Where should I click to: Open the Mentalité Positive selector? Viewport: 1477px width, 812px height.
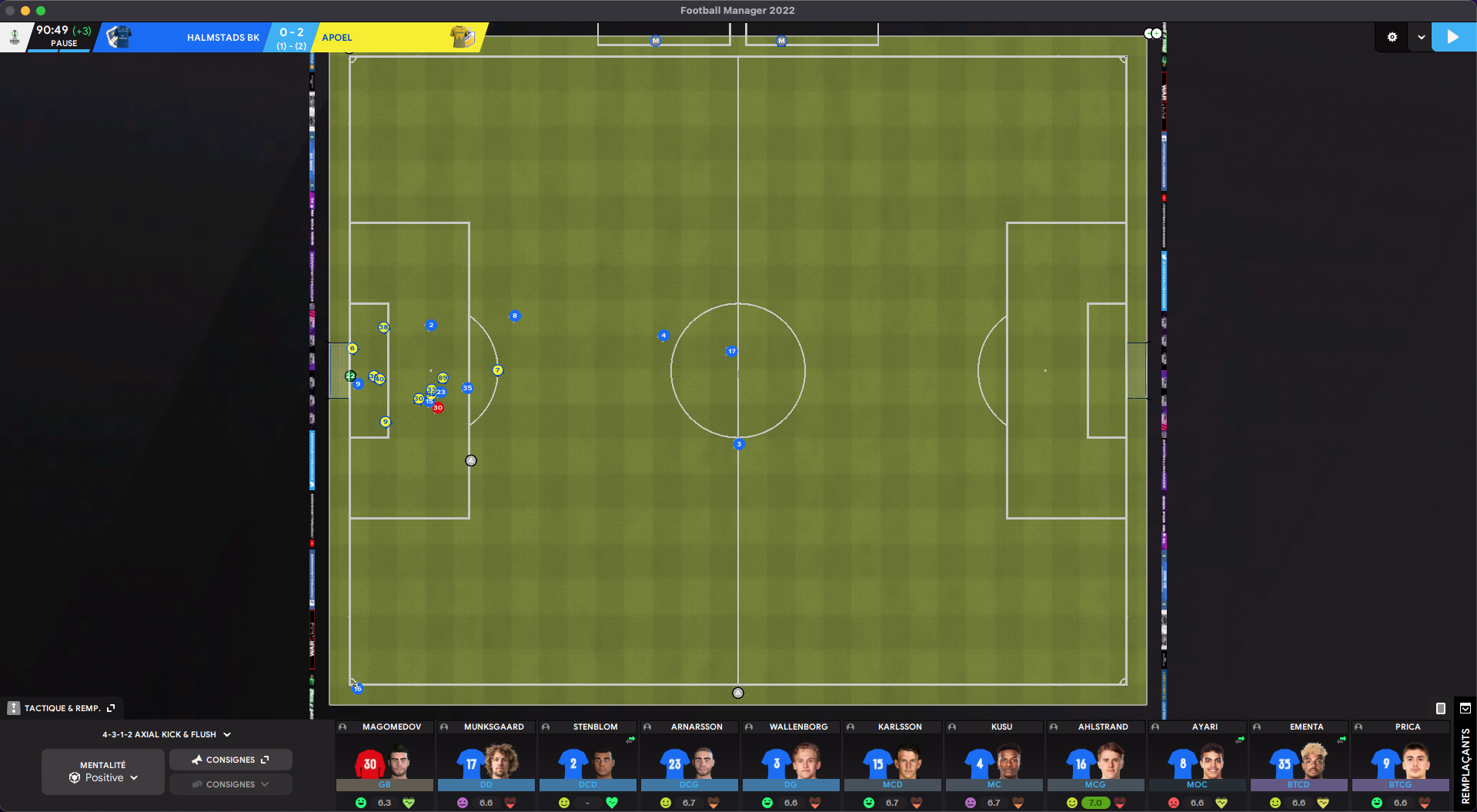coord(103,772)
